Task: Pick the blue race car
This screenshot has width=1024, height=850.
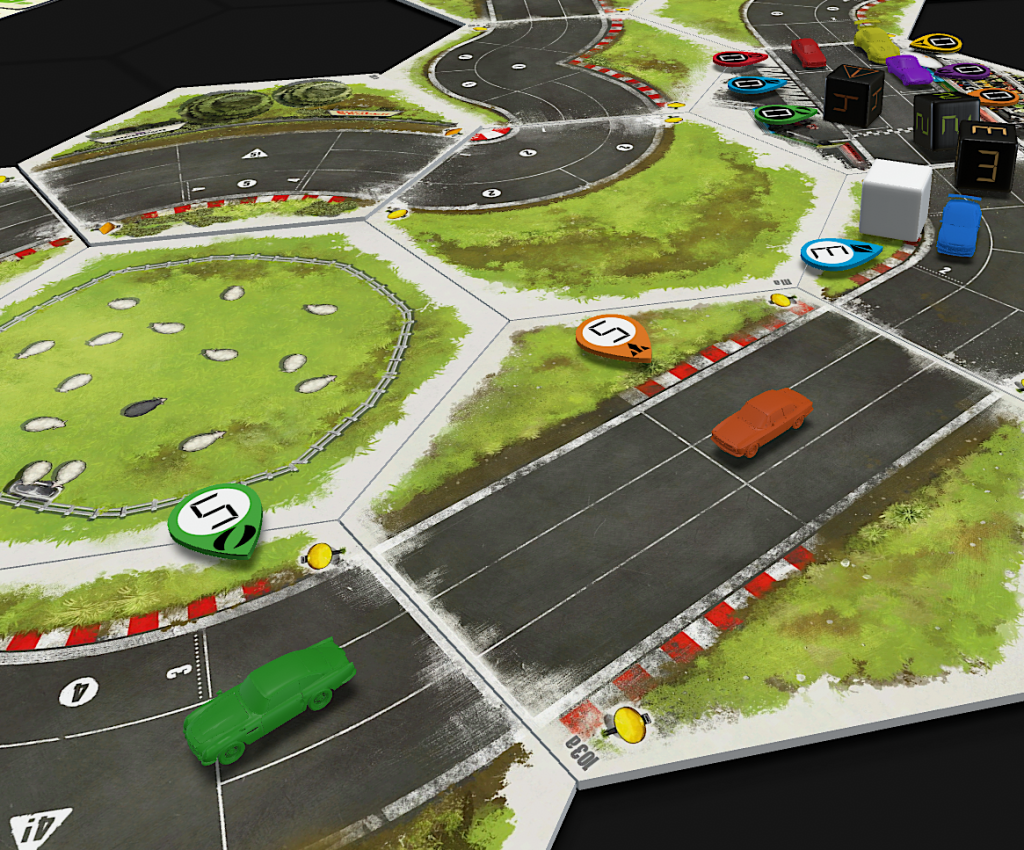Action: tap(960, 225)
